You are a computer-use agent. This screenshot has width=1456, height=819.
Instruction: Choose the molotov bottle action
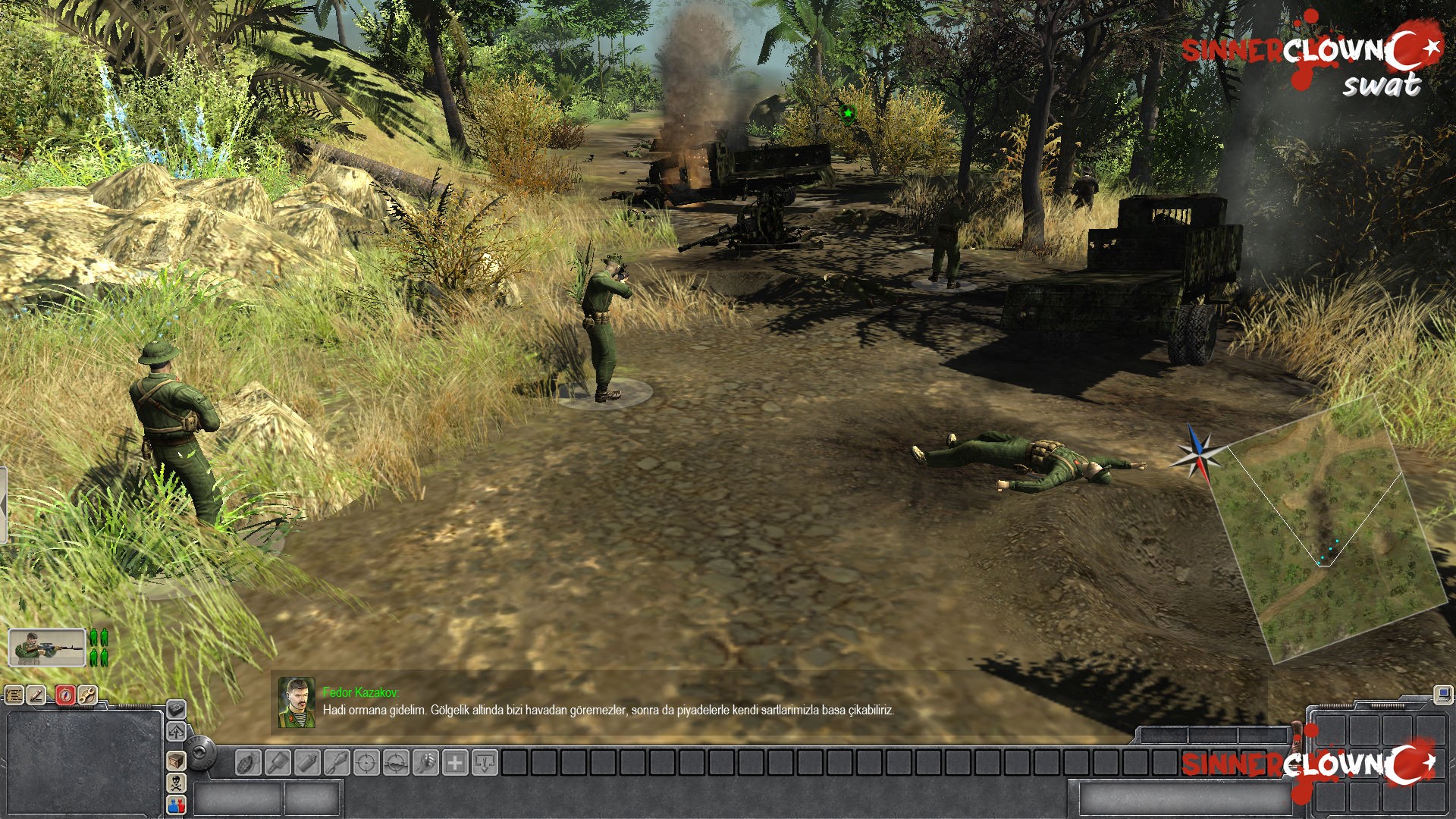[308, 762]
